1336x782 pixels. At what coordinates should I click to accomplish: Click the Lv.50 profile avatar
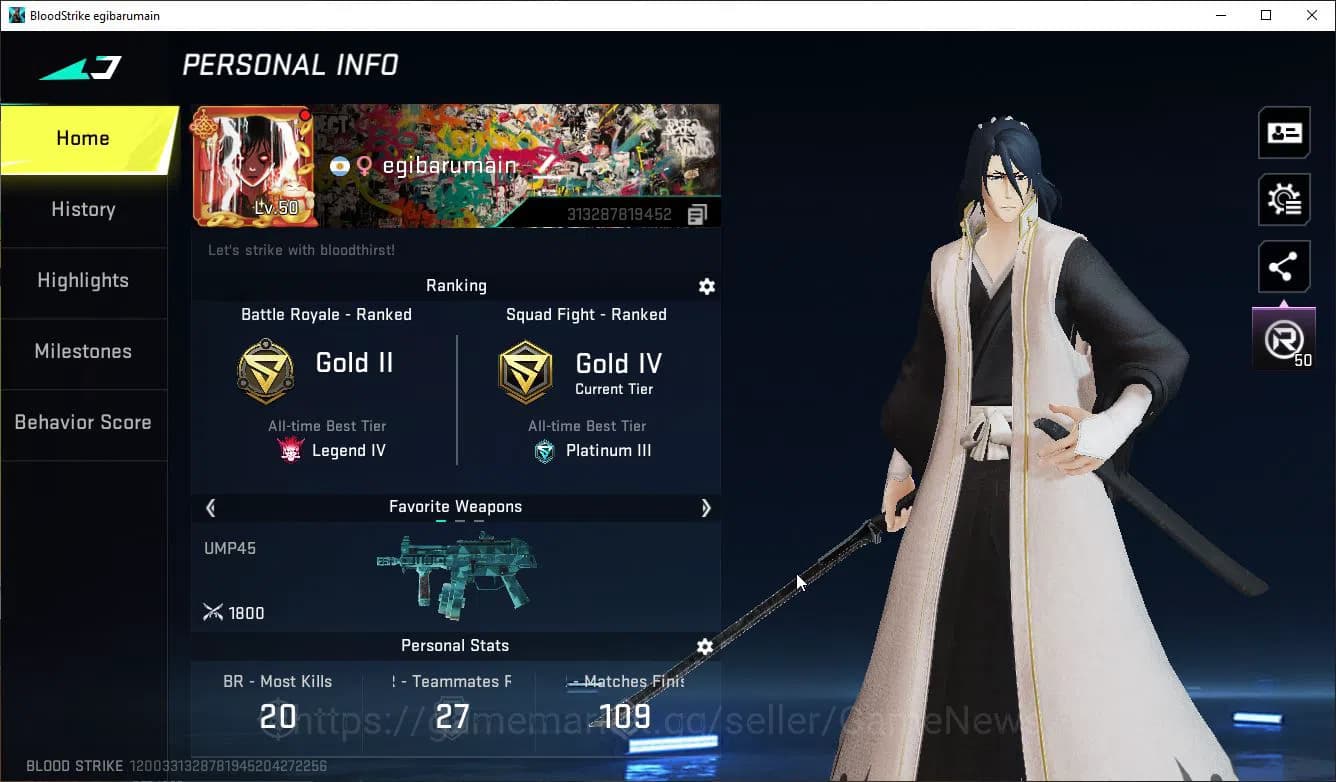(x=255, y=165)
